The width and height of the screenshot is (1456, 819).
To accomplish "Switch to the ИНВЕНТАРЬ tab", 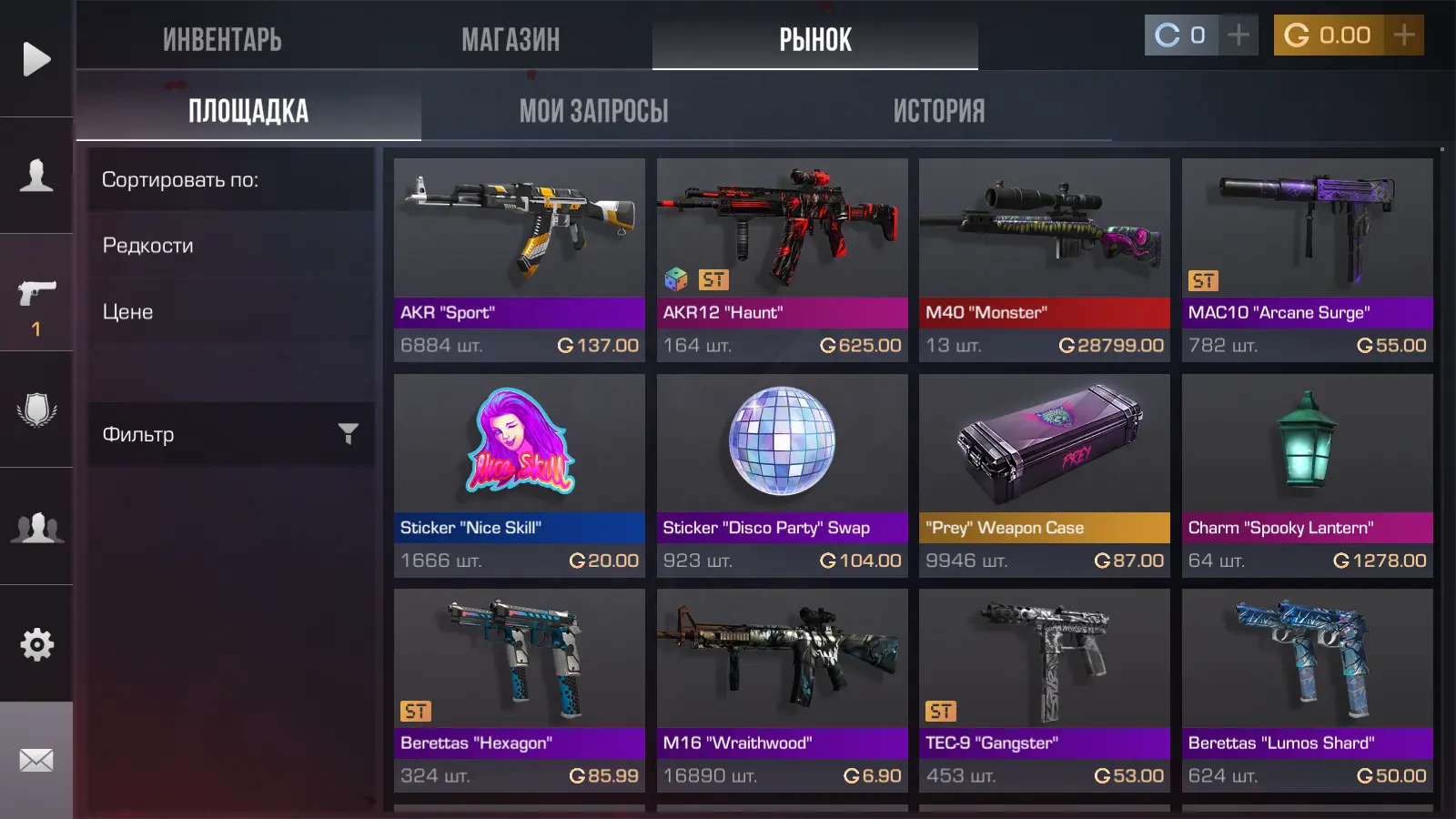I will coord(222,39).
